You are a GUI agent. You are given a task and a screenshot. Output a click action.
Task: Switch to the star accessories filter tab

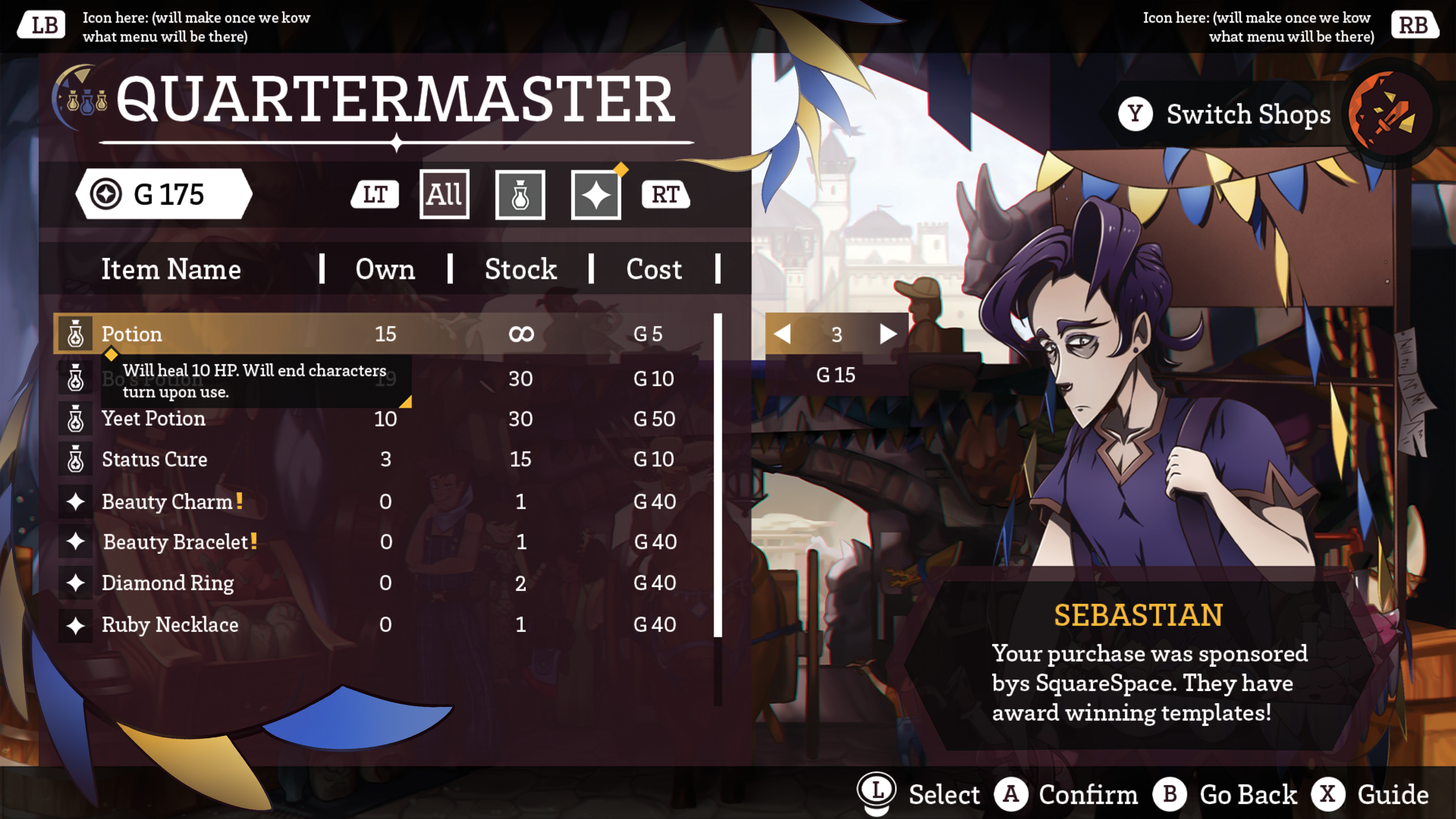click(596, 195)
